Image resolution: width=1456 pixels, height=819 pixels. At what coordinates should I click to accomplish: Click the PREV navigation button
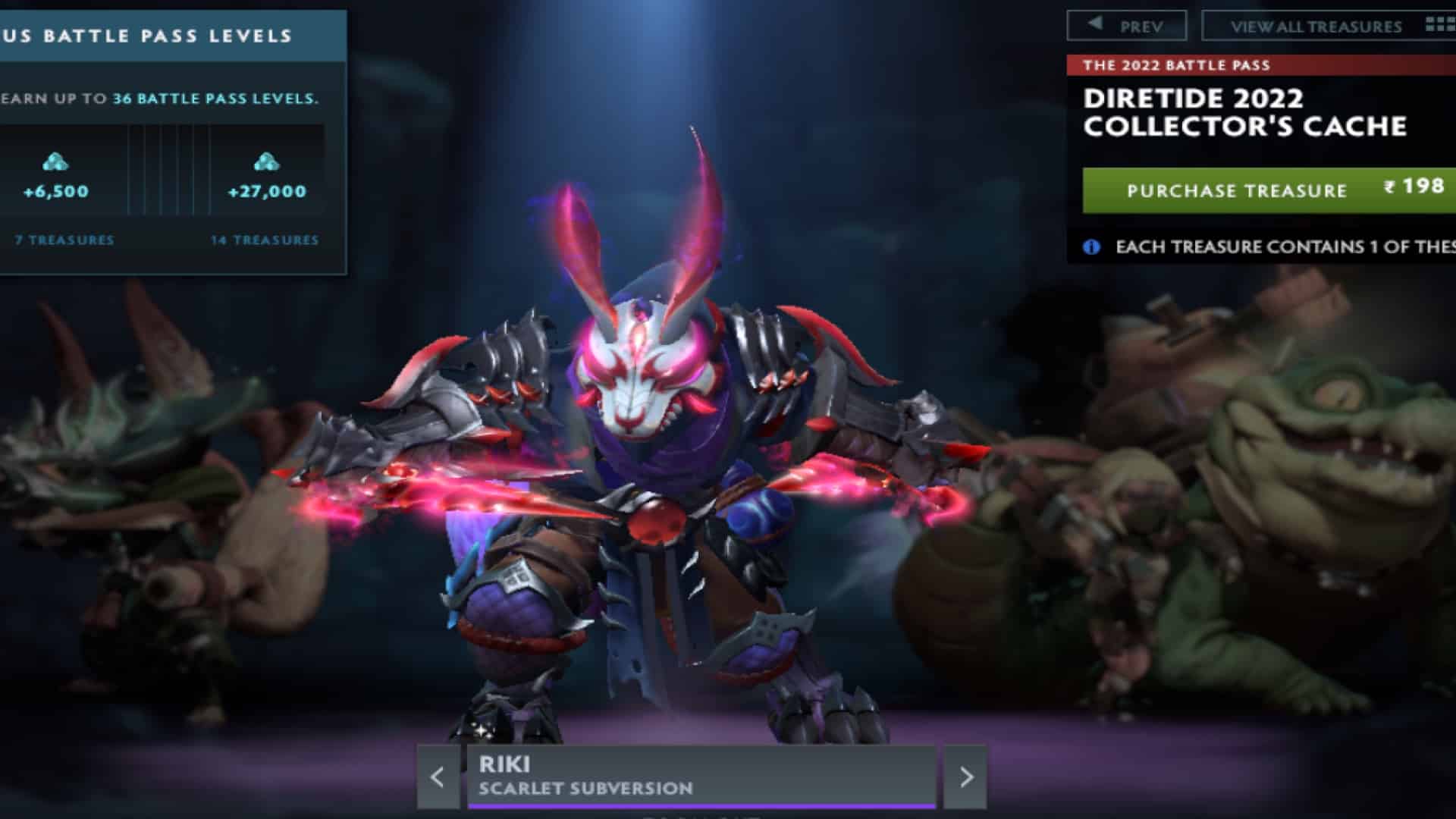(x=1126, y=24)
